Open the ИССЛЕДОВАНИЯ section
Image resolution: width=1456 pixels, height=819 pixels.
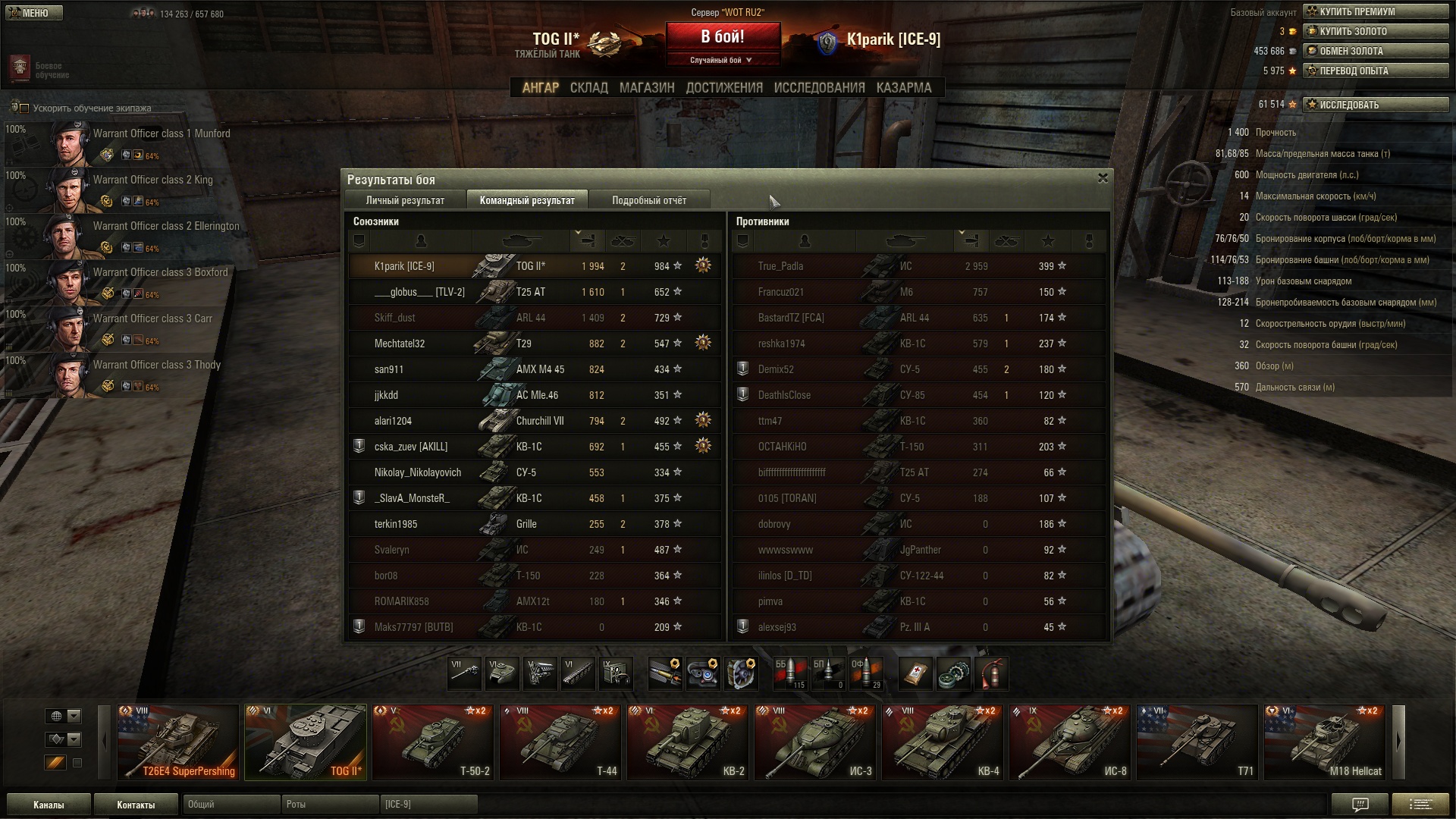click(819, 88)
